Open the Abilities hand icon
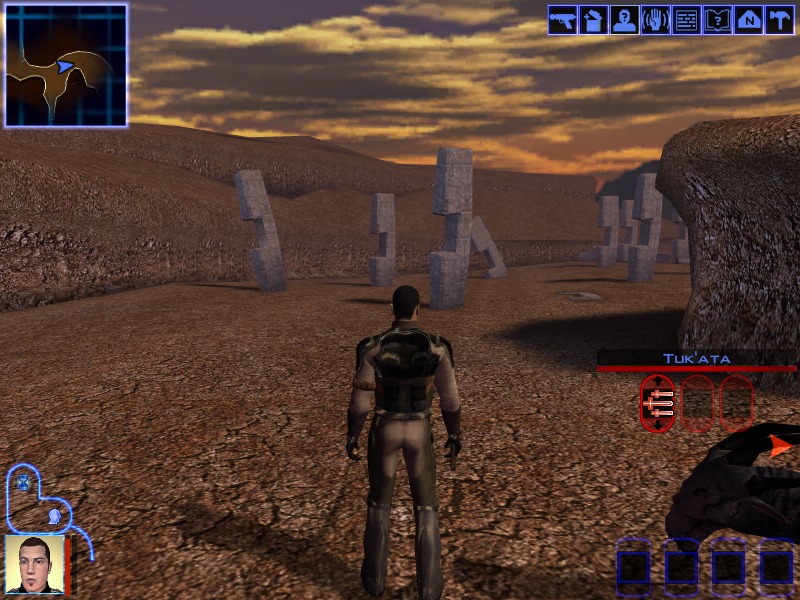Screen dimensions: 800x600 coord(656,20)
